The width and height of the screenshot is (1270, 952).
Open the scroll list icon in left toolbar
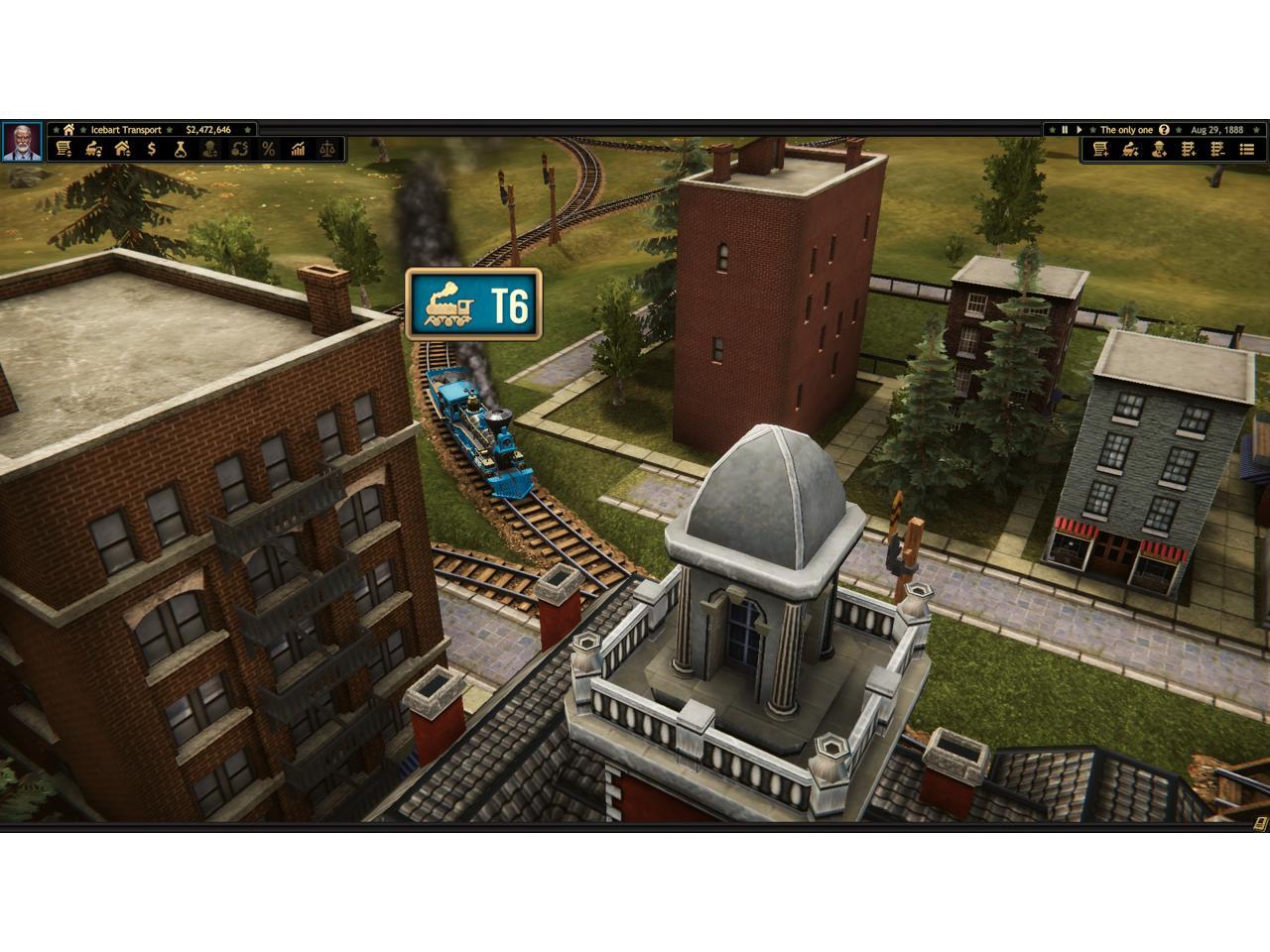click(63, 150)
